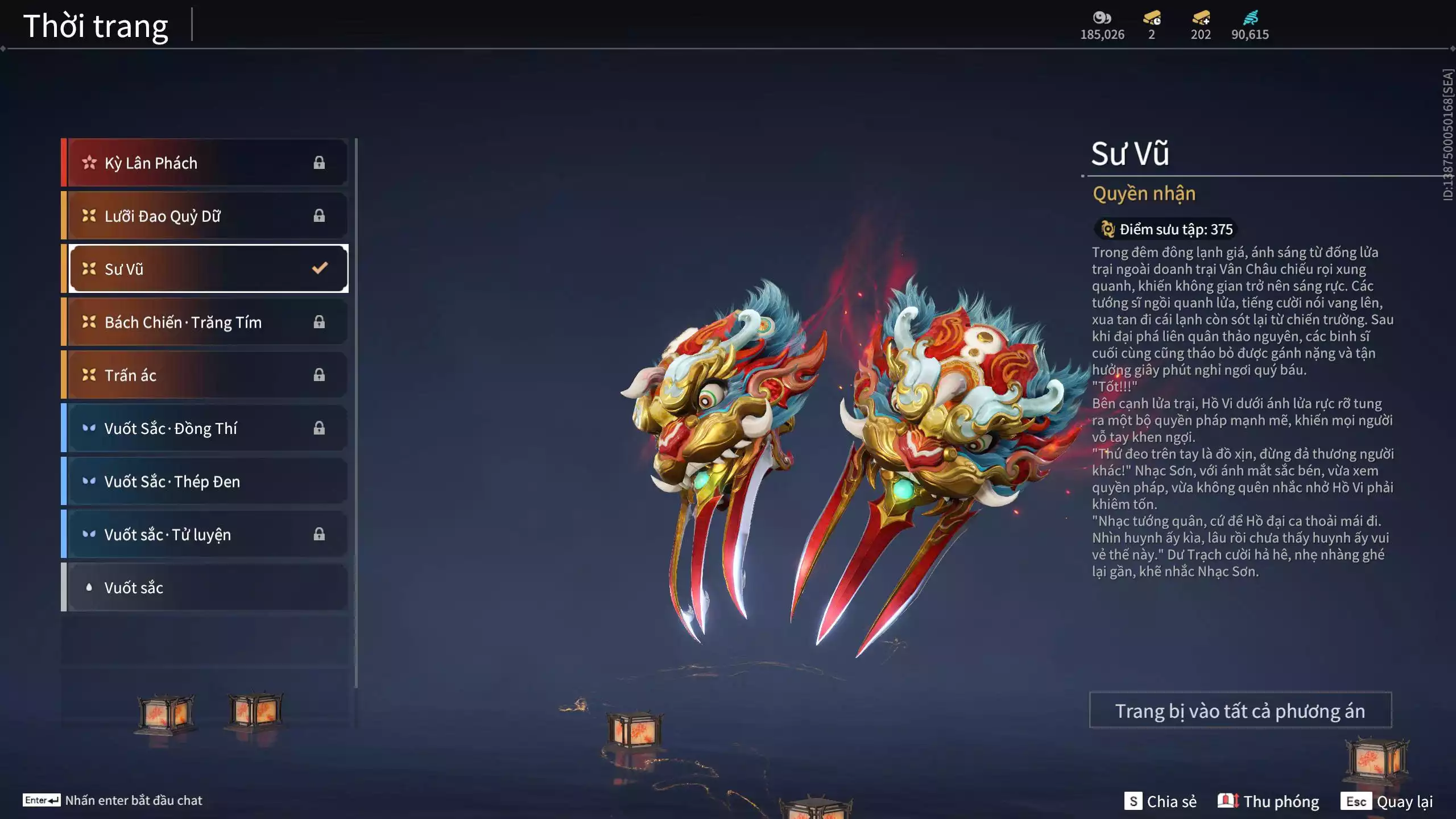Screen dimensions: 1456x819
Task: Click Trang bị vào tất cả phương án
Action: [x=1240, y=711]
